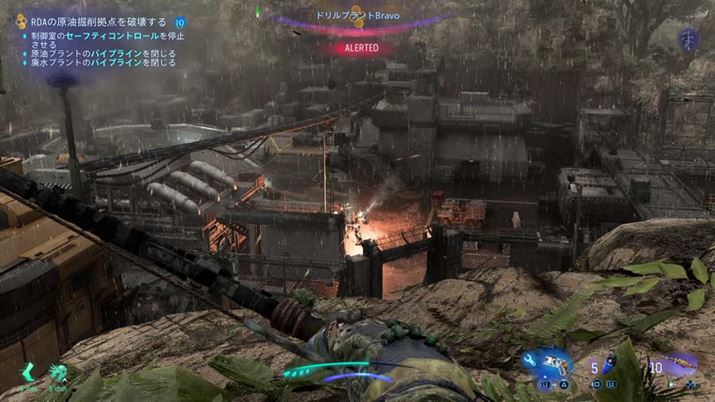Click the ALERTED enemy status indicator

(355, 47)
